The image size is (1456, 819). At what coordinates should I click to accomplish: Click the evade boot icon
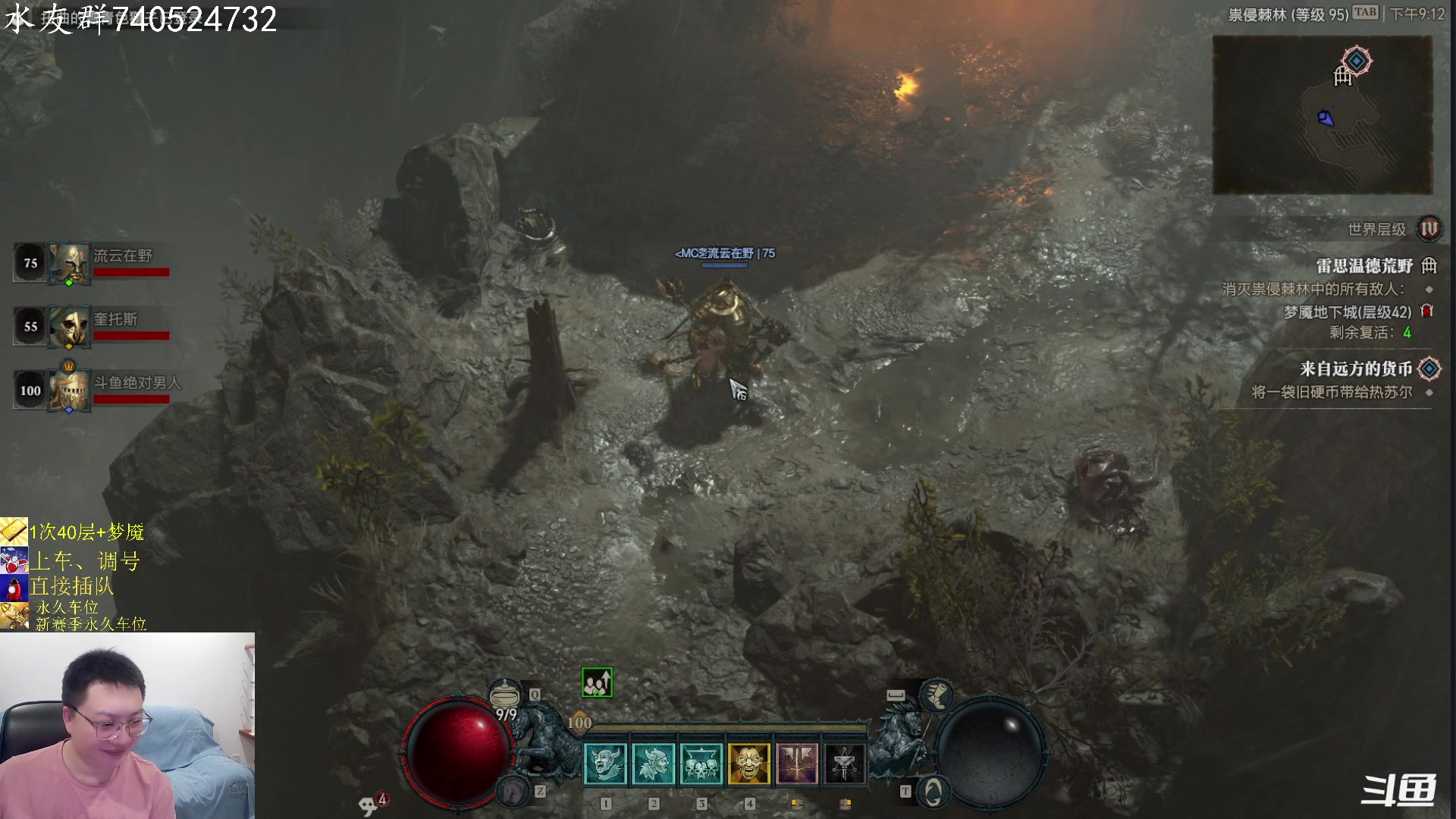click(937, 695)
